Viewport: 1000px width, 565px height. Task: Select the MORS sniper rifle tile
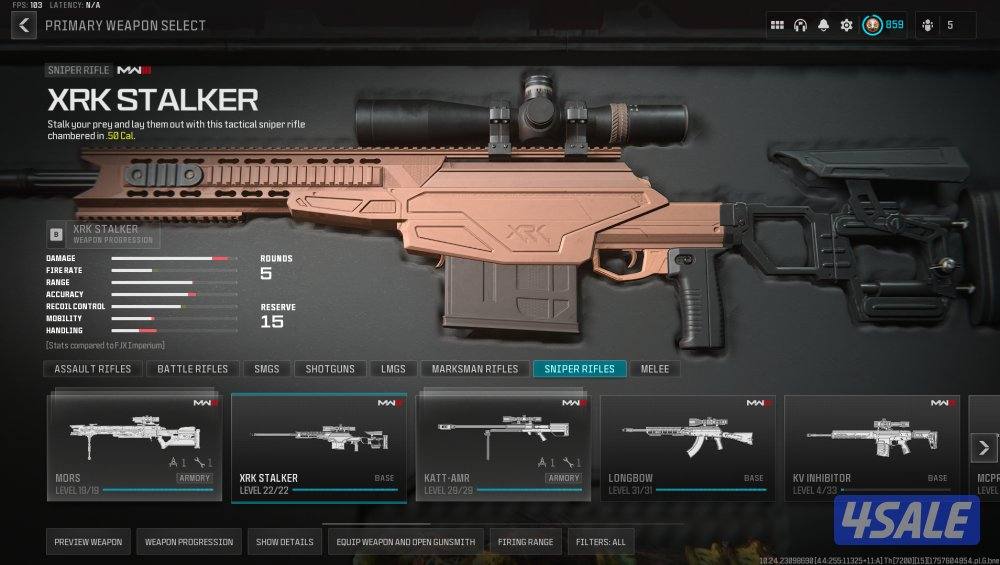pos(134,447)
